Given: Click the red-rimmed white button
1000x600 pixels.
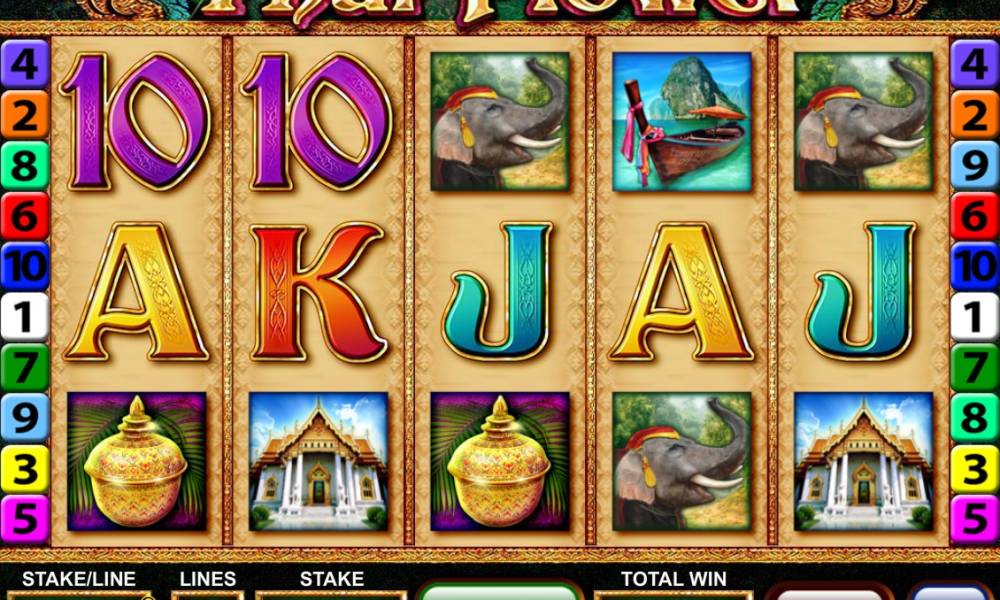Looking at the screenshot, I should 832,592.
